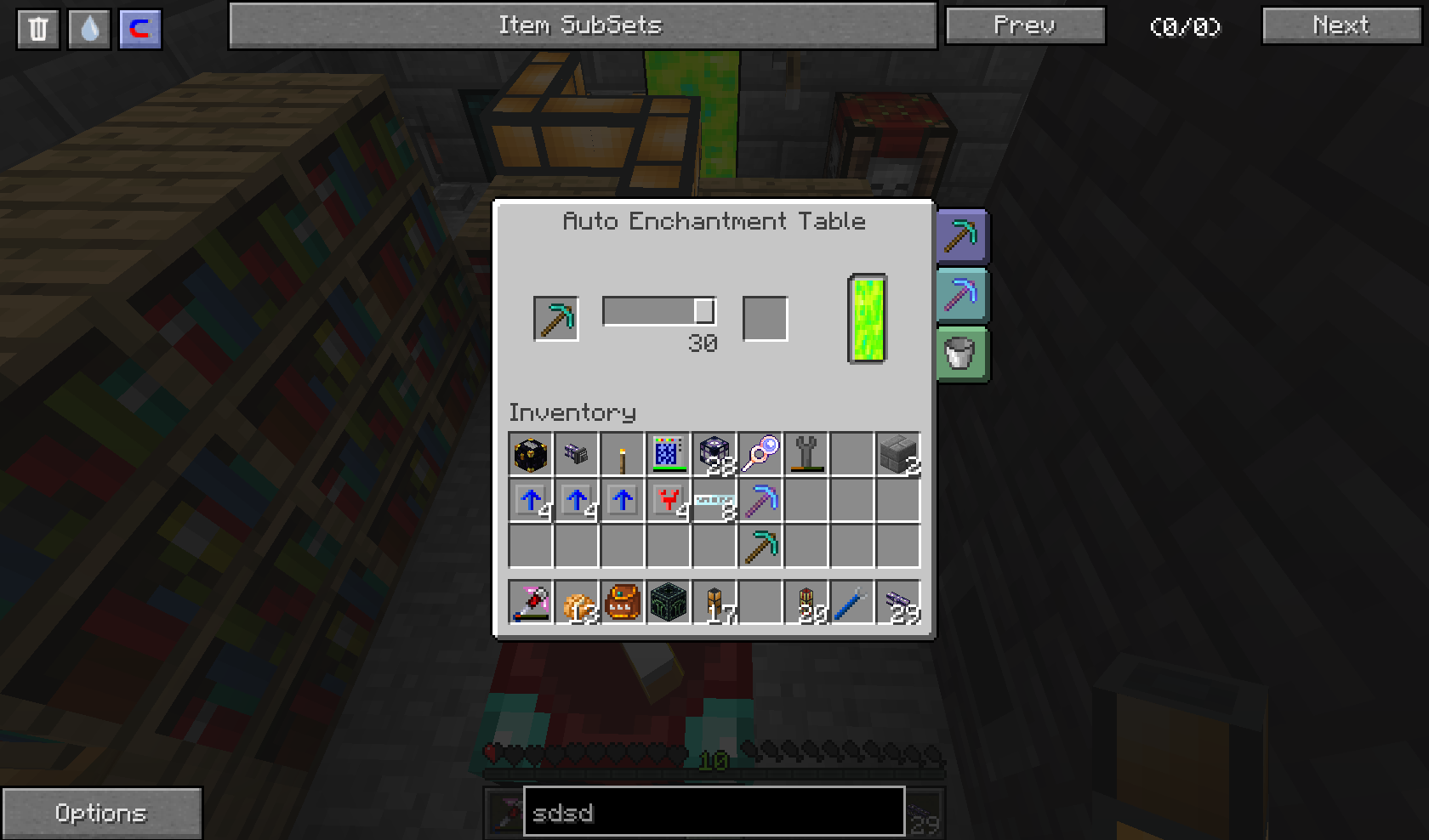Open the NEI Options menu
The width and height of the screenshot is (1429, 840).
coord(101,813)
